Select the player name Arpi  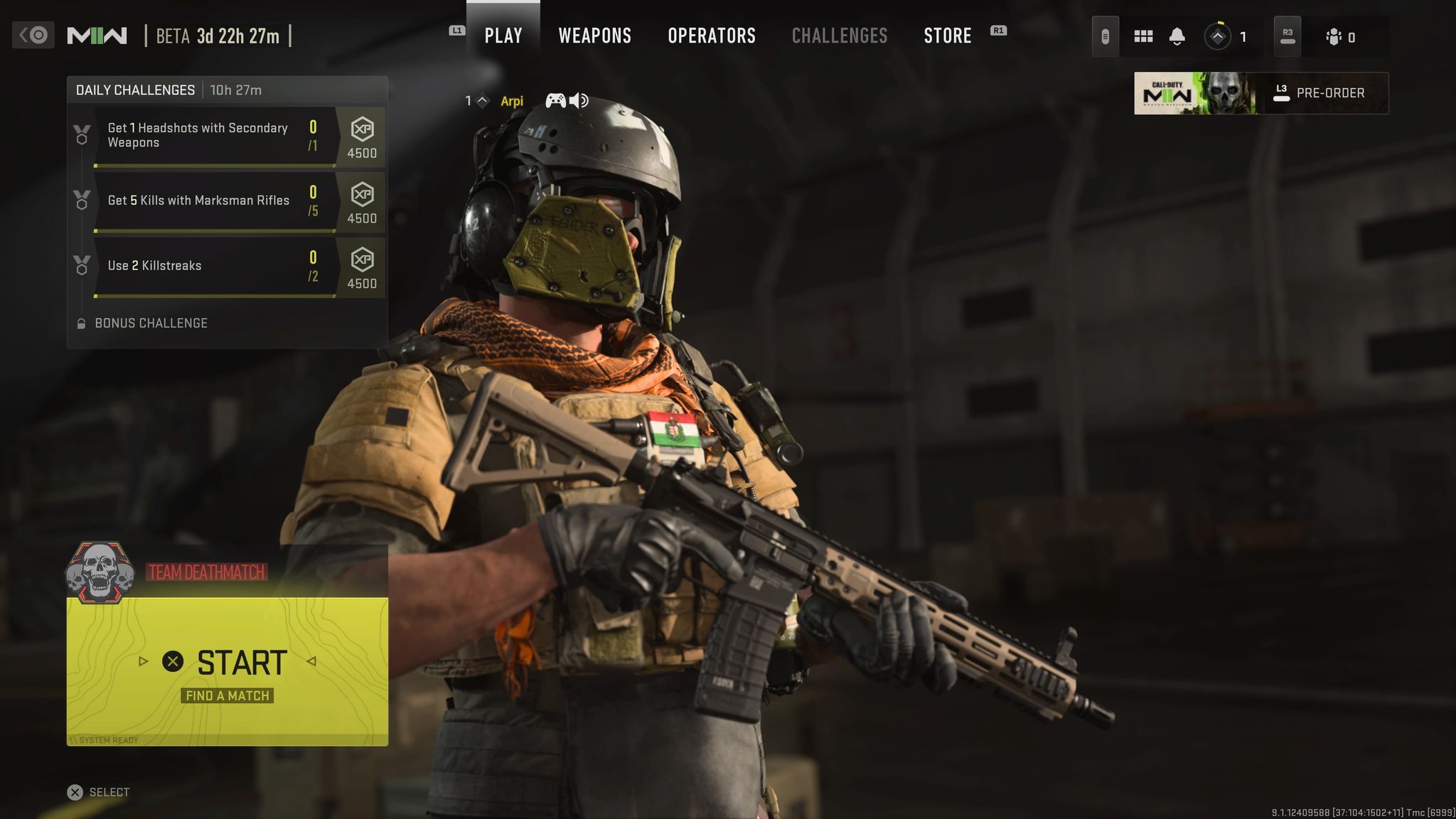pos(512,101)
